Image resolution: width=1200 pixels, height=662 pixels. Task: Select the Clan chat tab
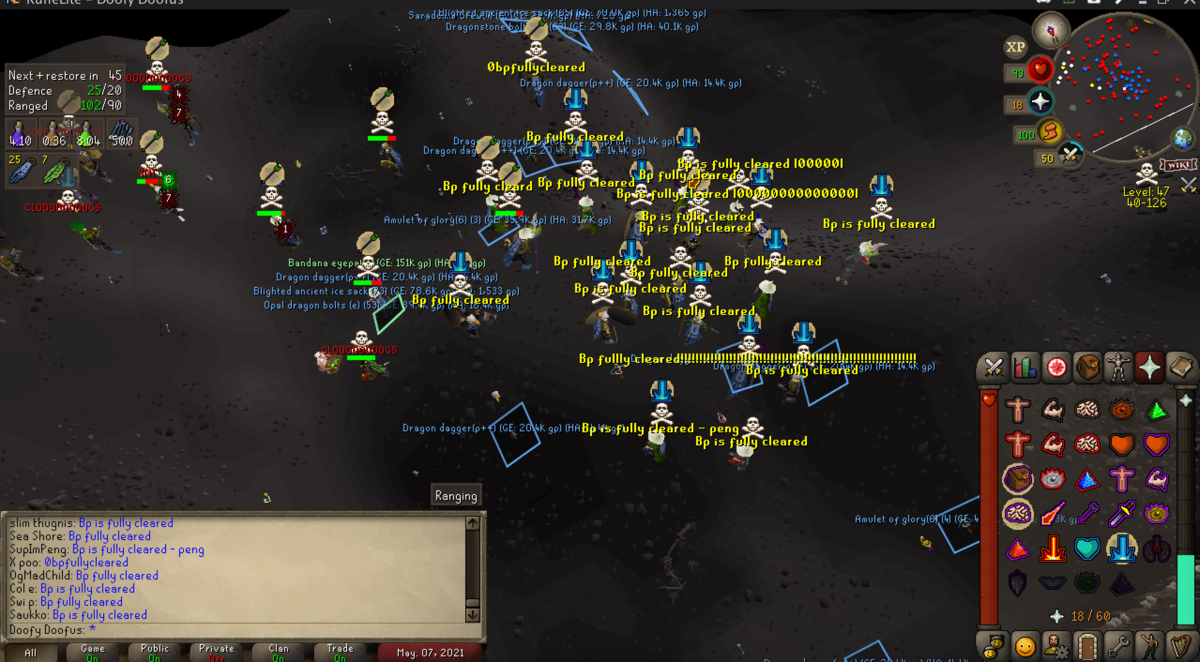[278, 652]
